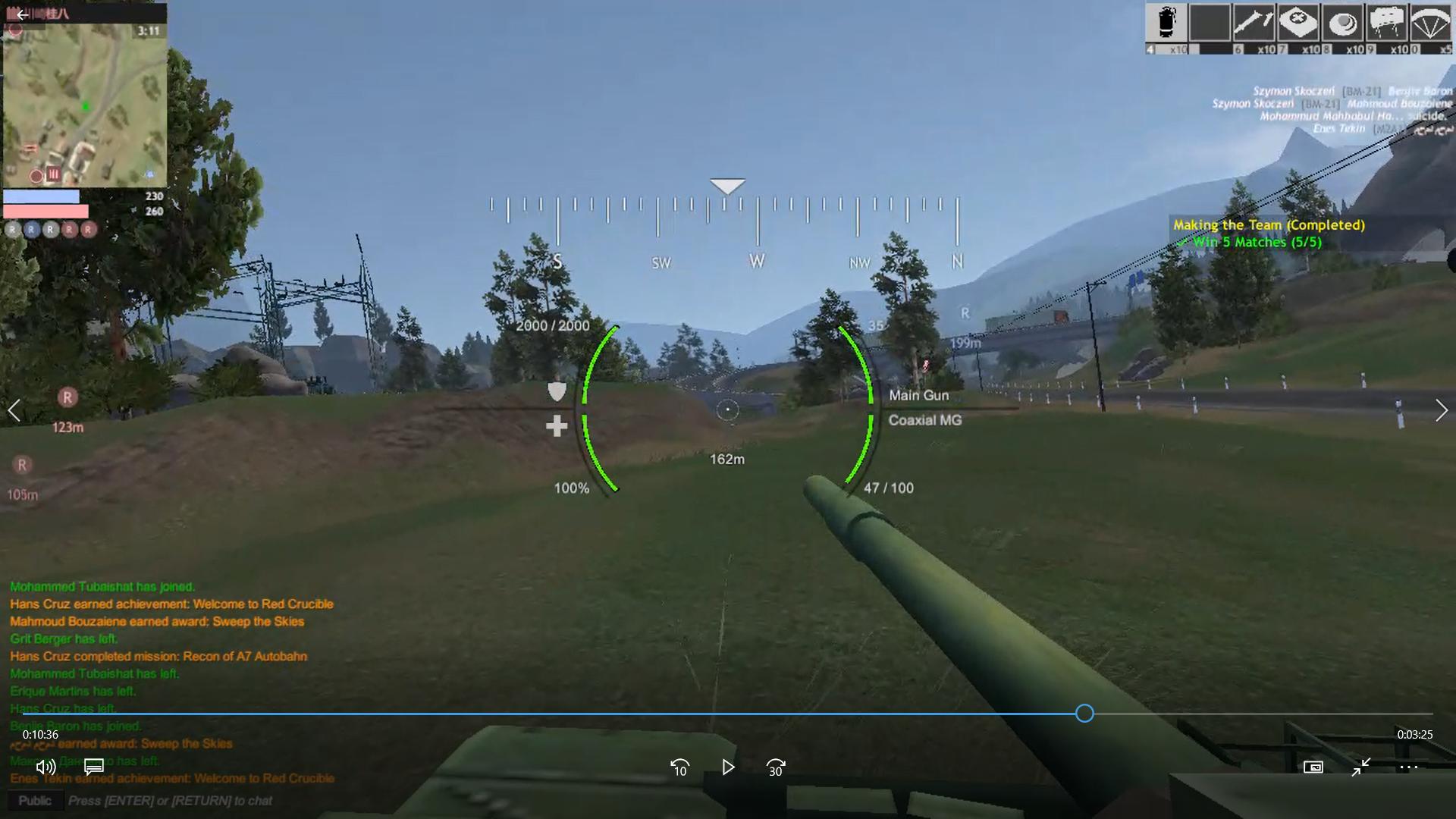
Task: Switch the video to mini view
Action: pyautogui.click(x=1362, y=767)
